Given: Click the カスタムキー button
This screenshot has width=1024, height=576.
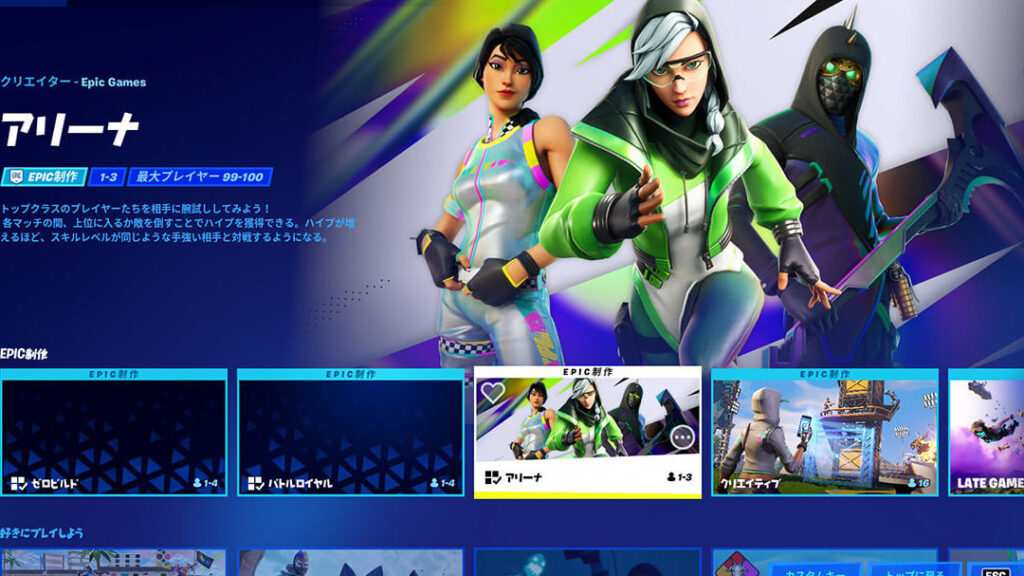Looking at the screenshot, I should pyautogui.click(x=814, y=569).
